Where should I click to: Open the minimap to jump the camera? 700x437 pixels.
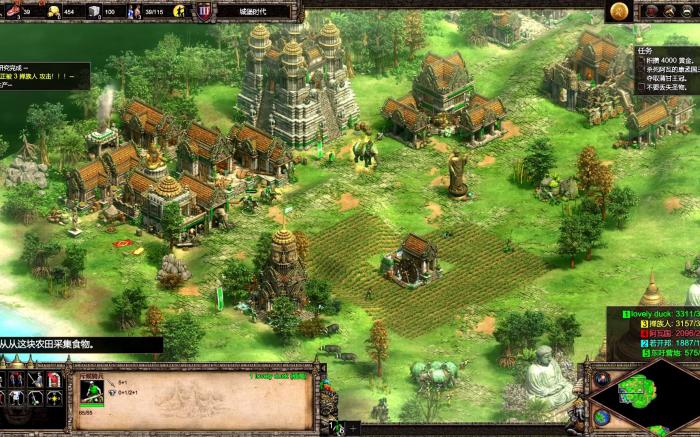point(649,400)
